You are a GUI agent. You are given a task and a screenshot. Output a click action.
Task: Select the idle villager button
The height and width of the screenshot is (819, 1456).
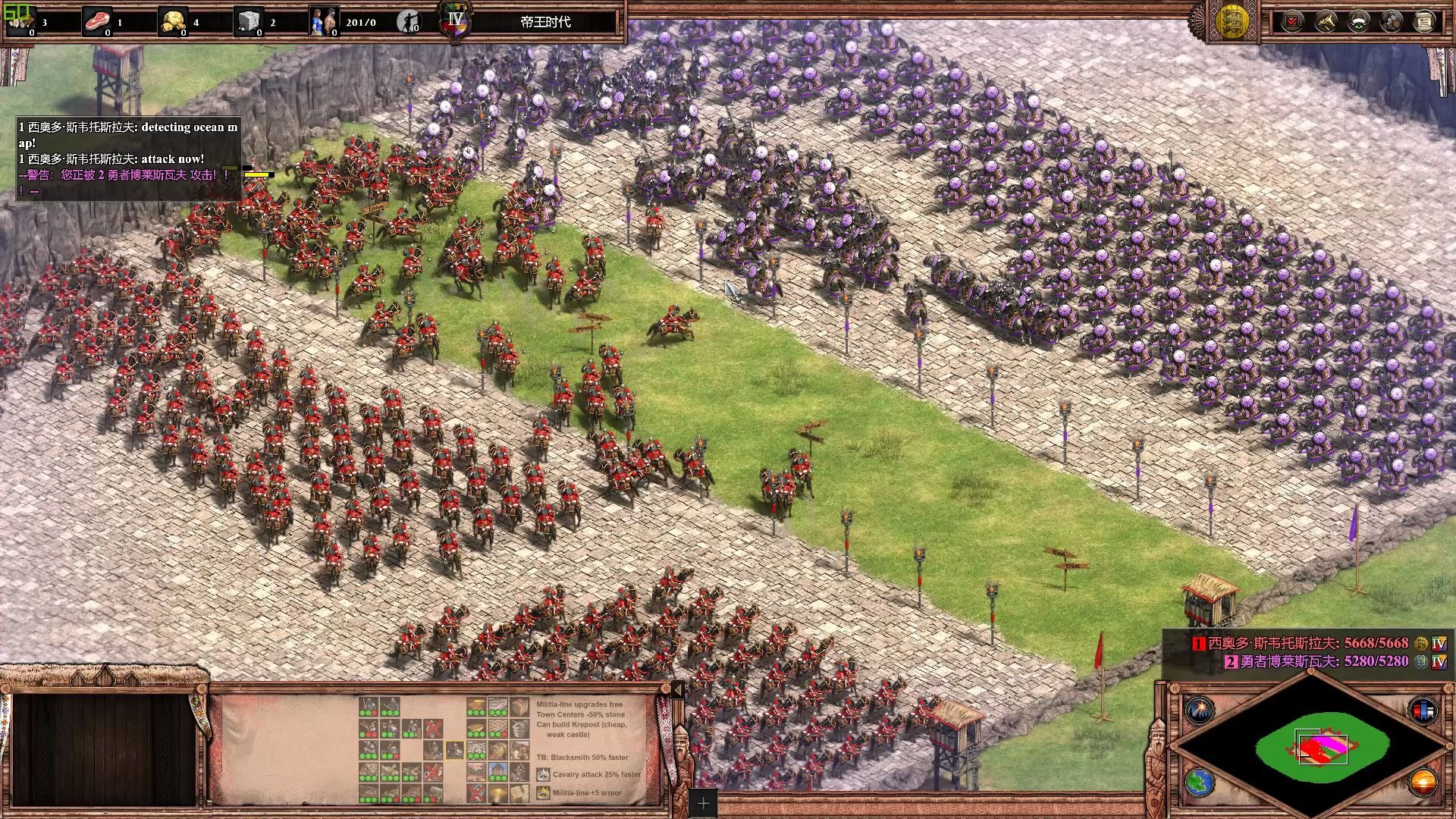click(x=409, y=21)
